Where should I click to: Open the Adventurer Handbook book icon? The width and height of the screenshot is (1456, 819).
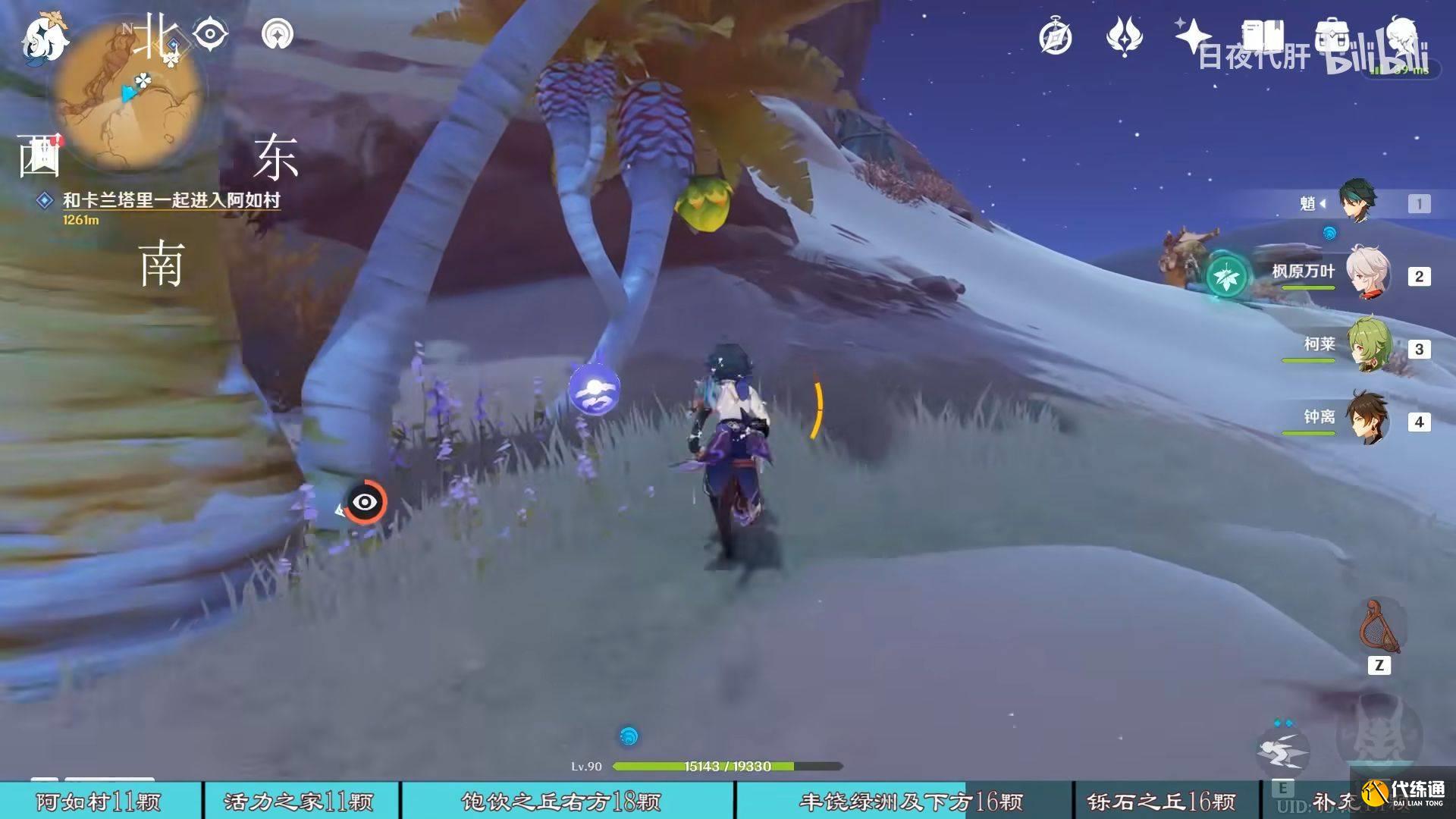pyautogui.click(x=1262, y=36)
